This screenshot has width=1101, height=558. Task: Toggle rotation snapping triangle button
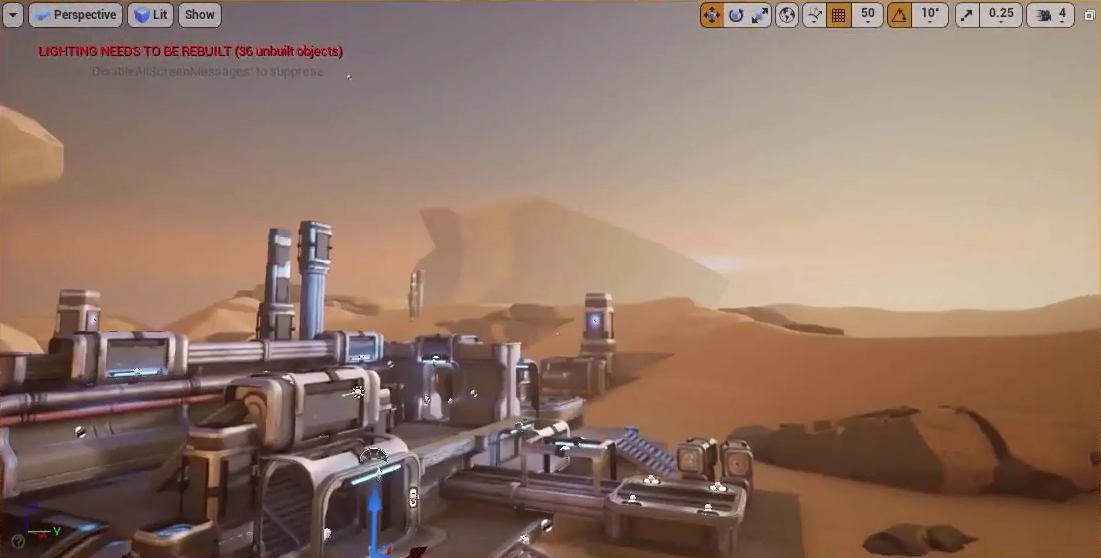point(900,15)
